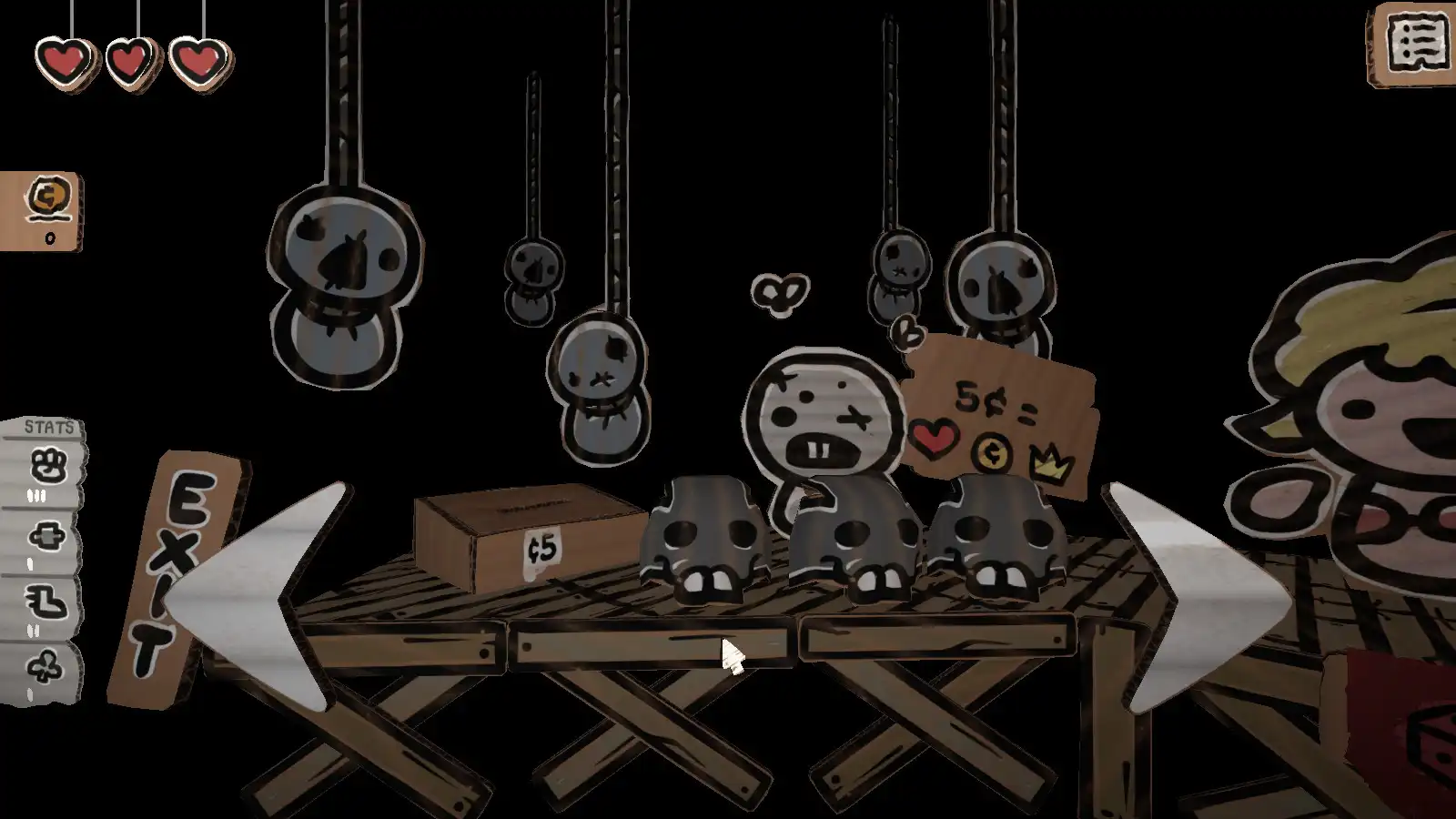Open the STATS panel header
The image size is (1456, 819).
47,426
